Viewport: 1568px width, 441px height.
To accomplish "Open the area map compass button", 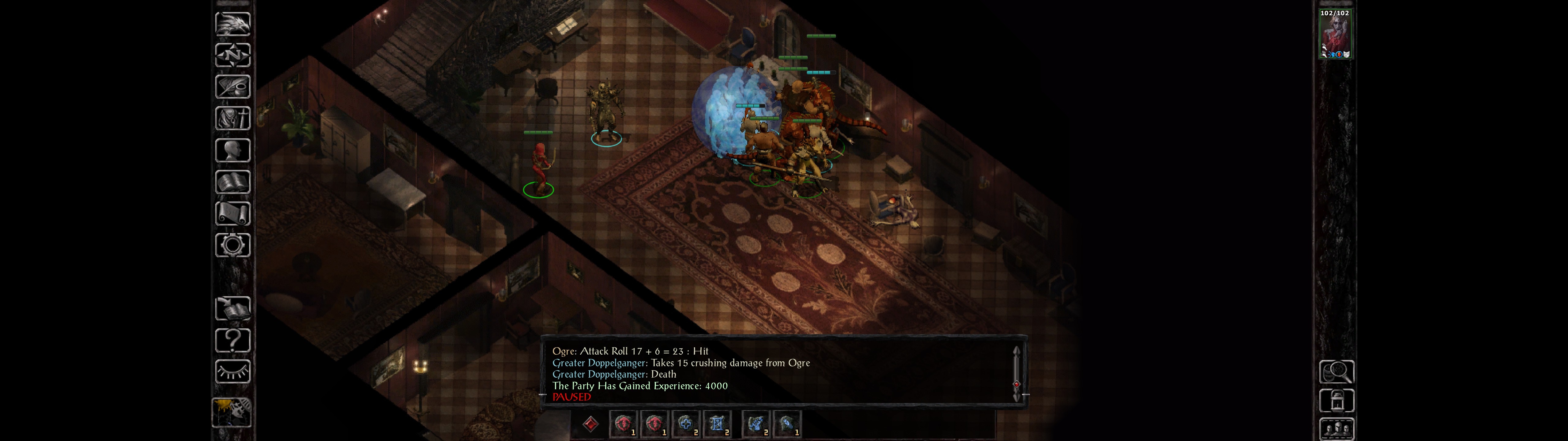I will click(x=232, y=55).
